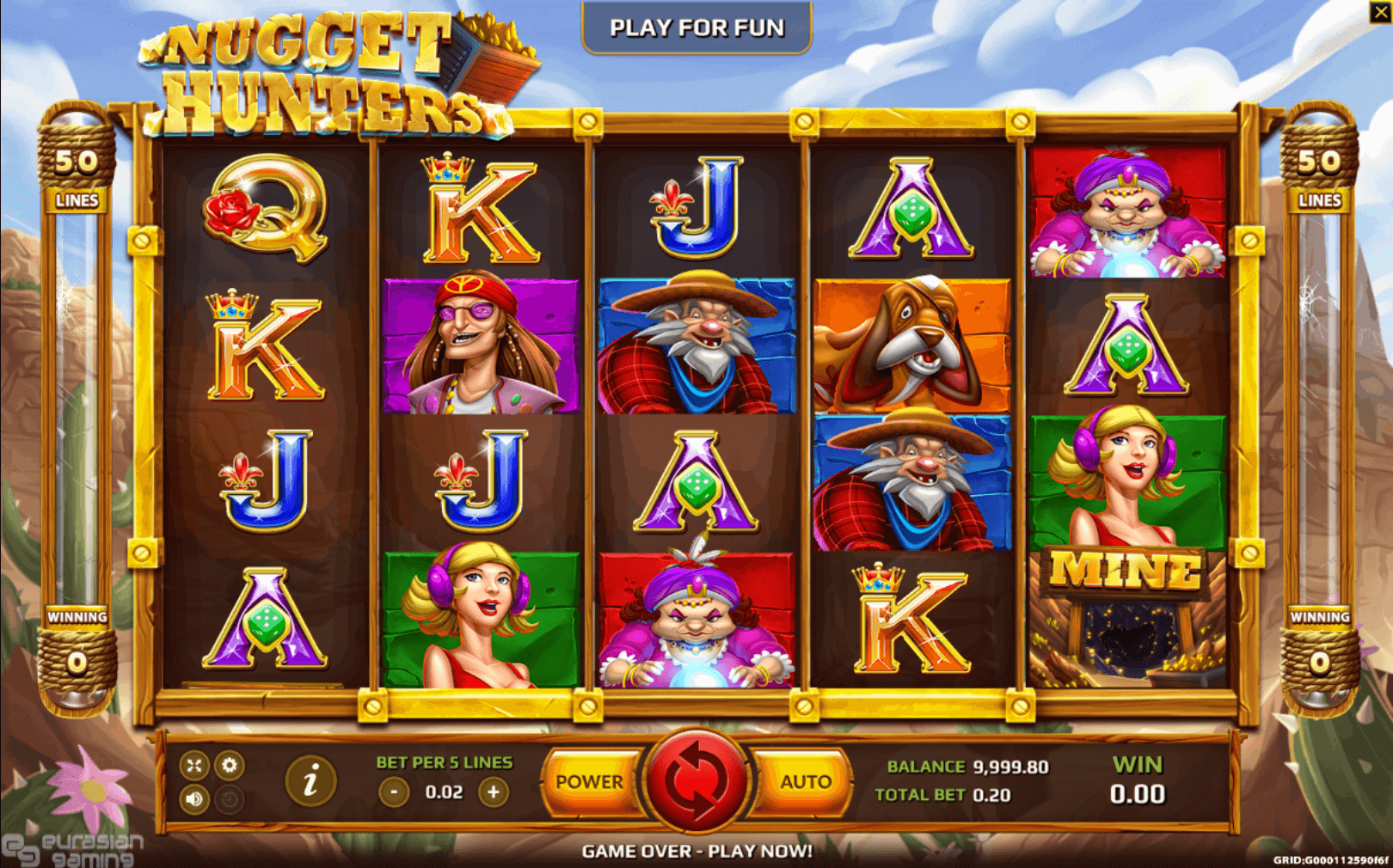Open the gear settings
This screenshot has height=868, width=1393.
click(229, 765)
